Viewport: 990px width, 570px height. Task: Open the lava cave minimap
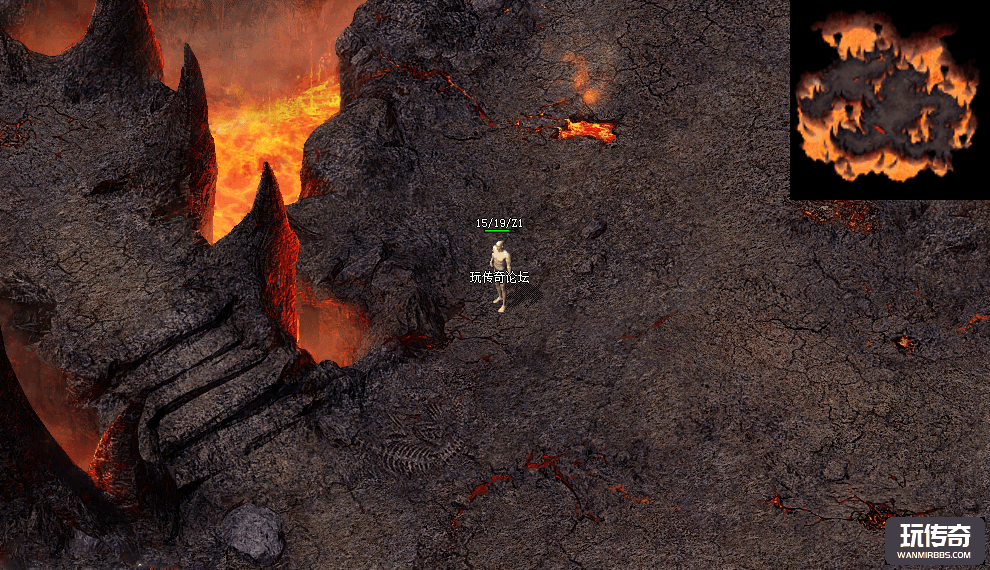pos(888,98)
